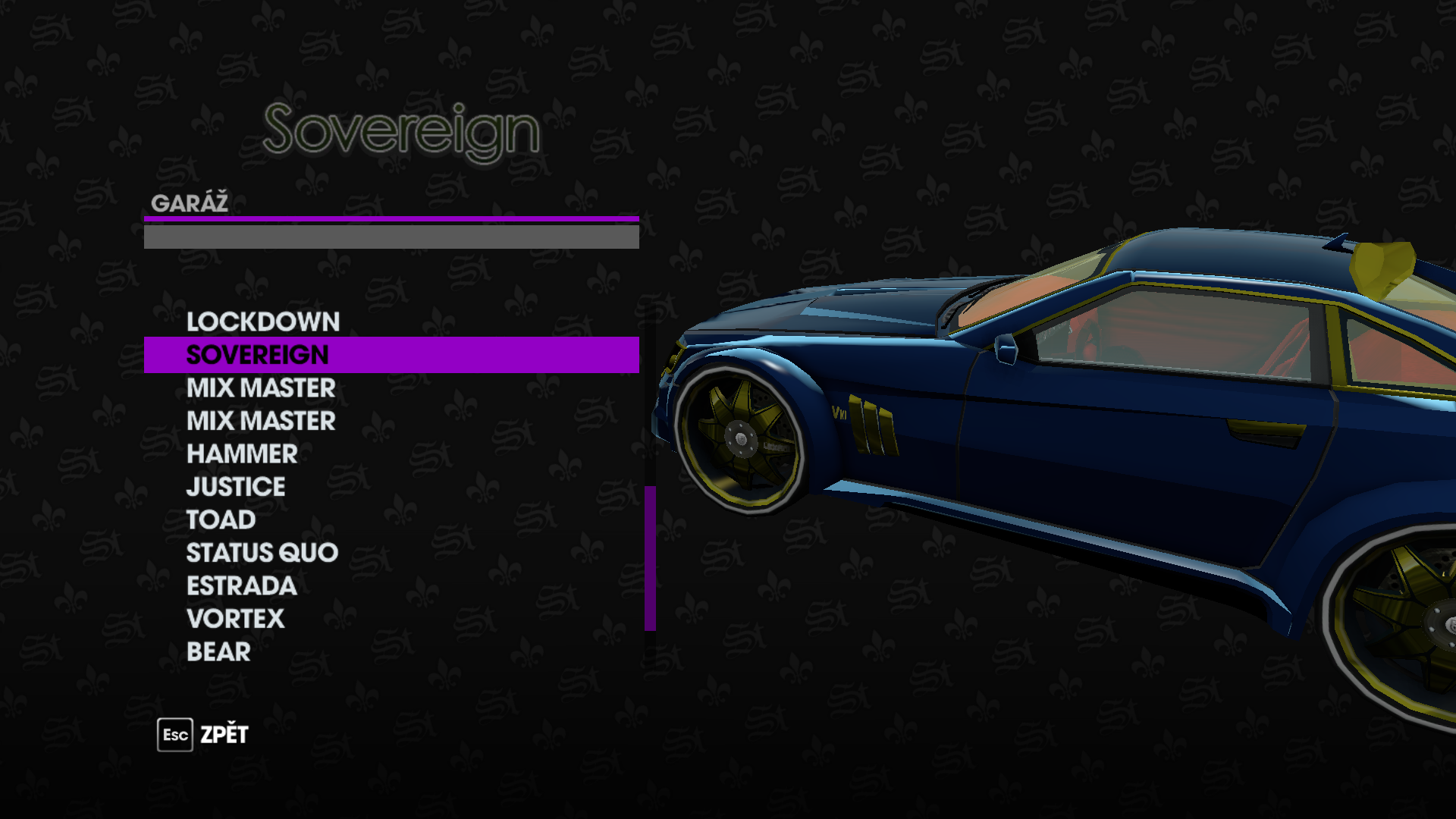Go back with the Zpět button
This screenshot has height=819, width=1456.
(x=203, y=735)
